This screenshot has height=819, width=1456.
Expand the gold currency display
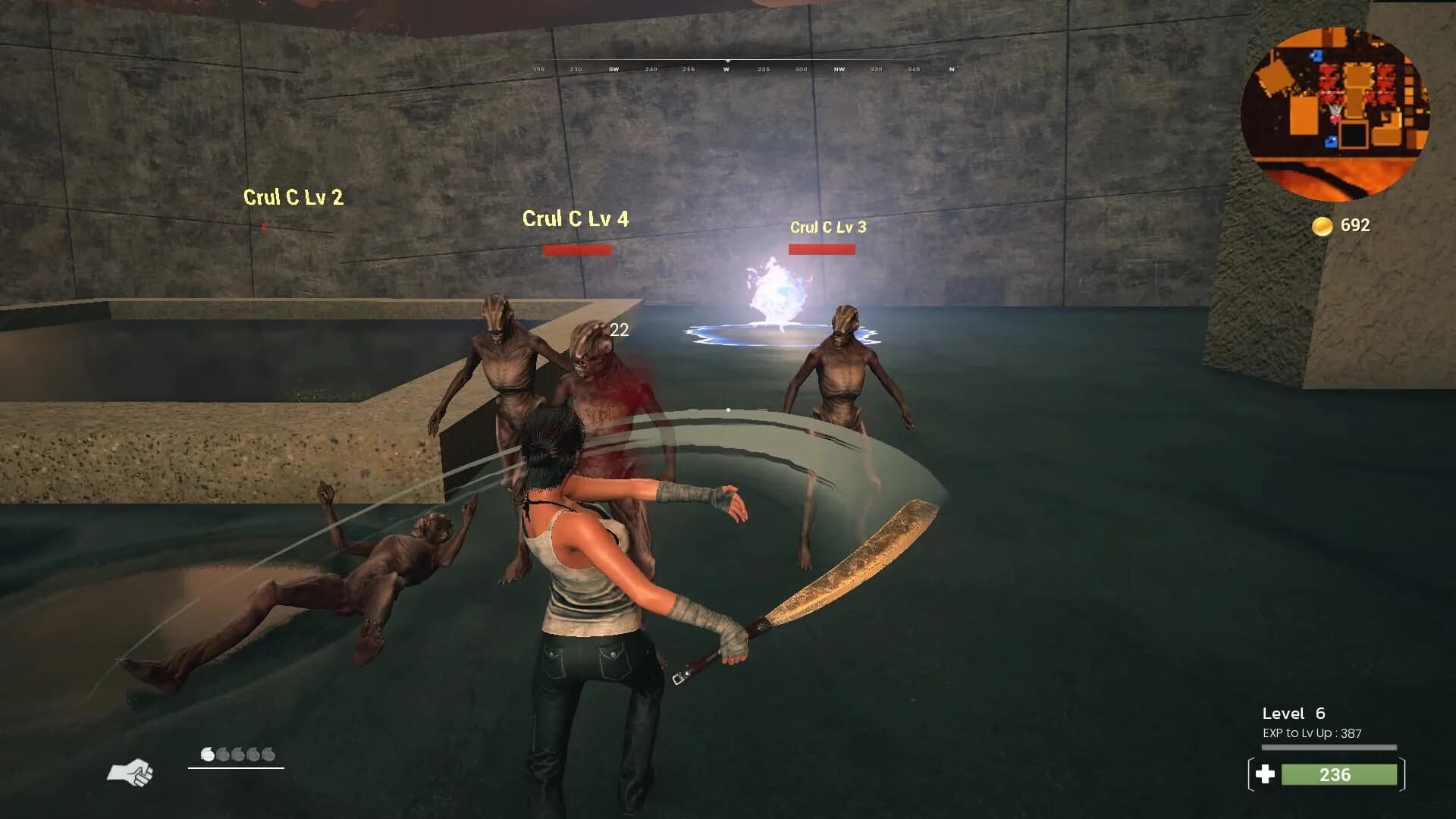click(x=1339, y=224)
